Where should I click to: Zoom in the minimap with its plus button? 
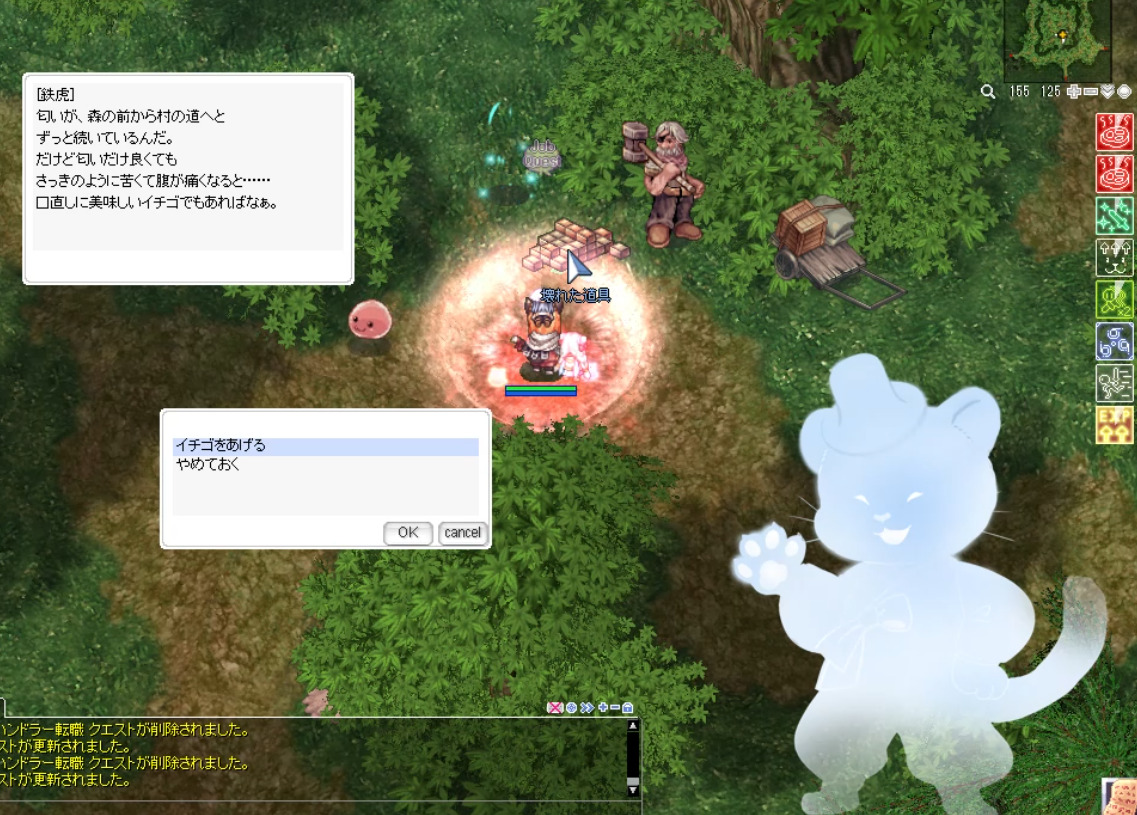tap(1074, 92)
